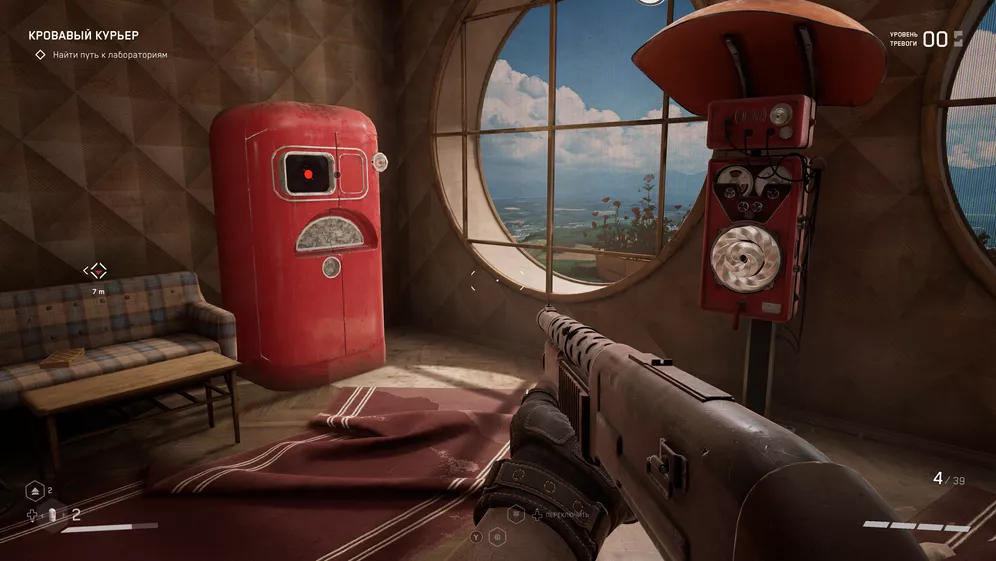Activate the lower hexagon gear ability icon

coord(497,537)
